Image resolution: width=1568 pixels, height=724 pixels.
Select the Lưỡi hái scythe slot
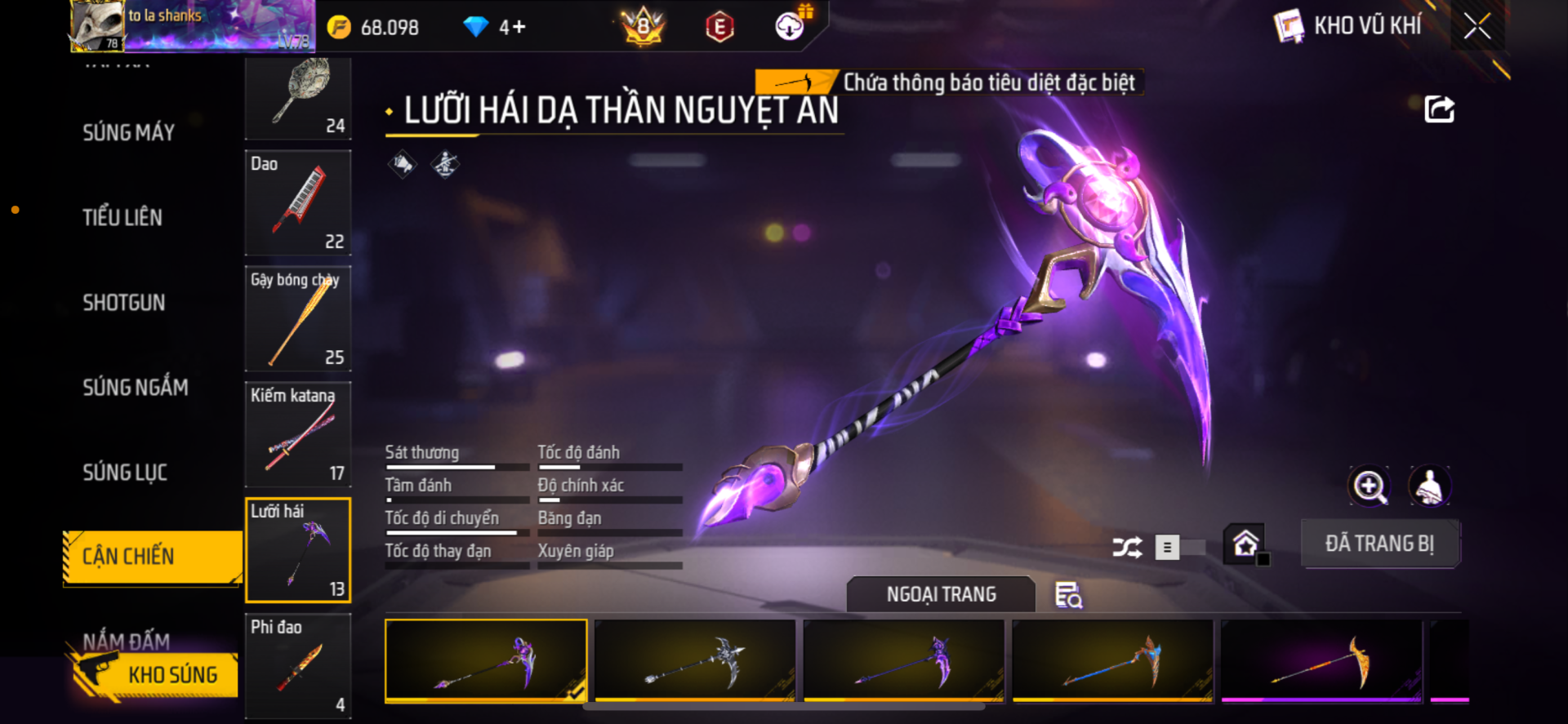click(x=298, y=550)
